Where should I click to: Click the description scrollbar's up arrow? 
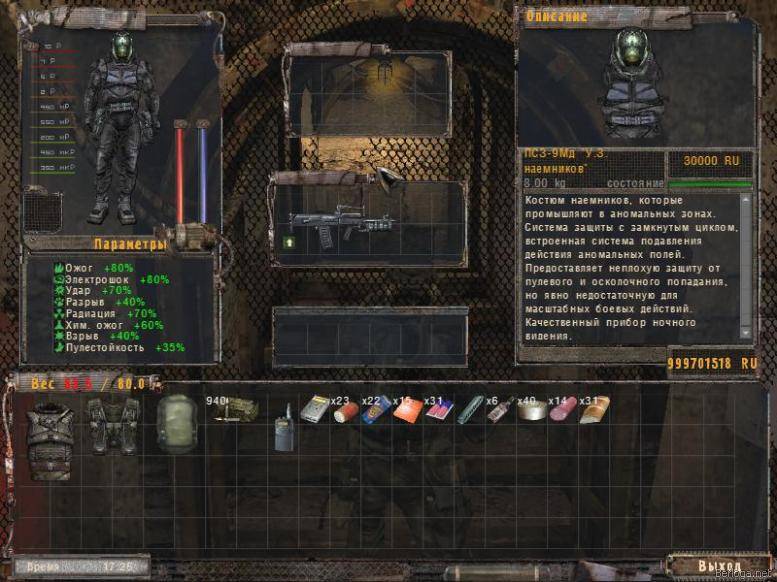click(x=746, y=199)
